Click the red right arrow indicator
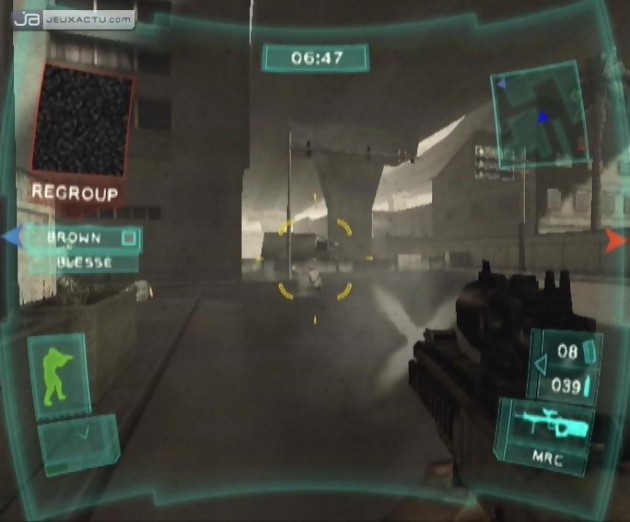Screen dimensions: 630x522 coord(615,239)
